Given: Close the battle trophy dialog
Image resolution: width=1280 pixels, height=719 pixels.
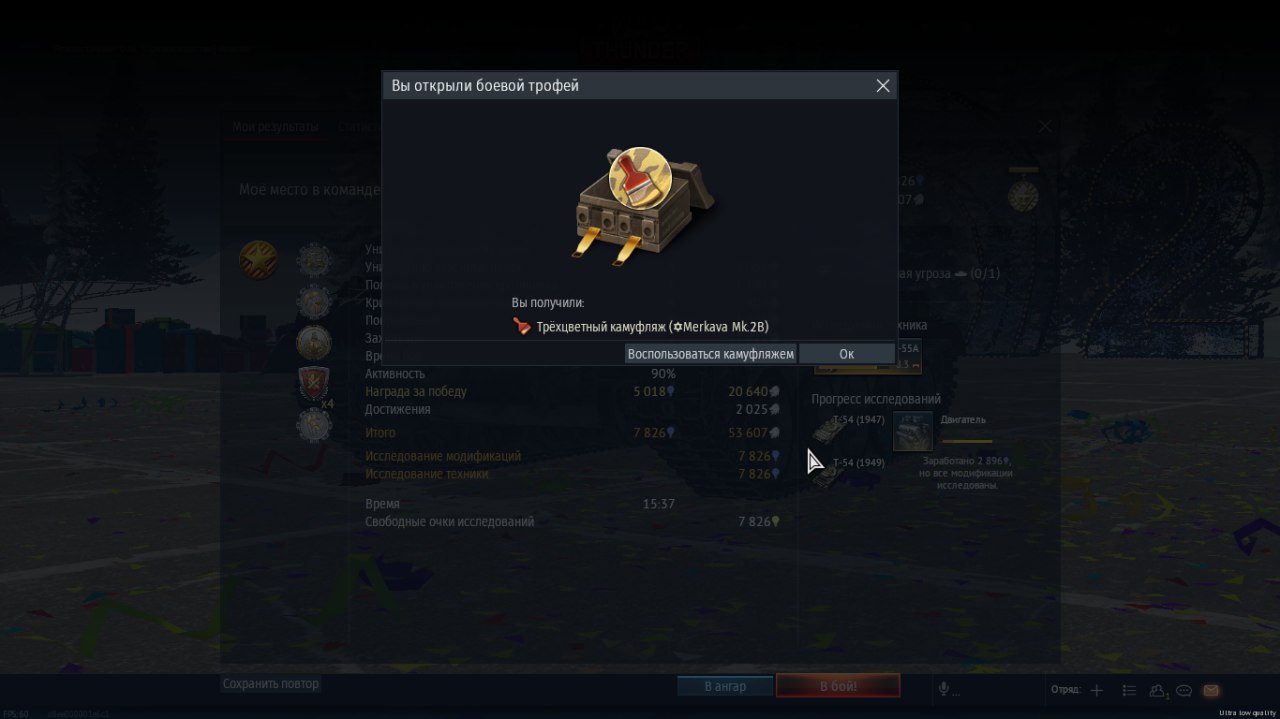Looking at the screenshot, I should 883,86.
